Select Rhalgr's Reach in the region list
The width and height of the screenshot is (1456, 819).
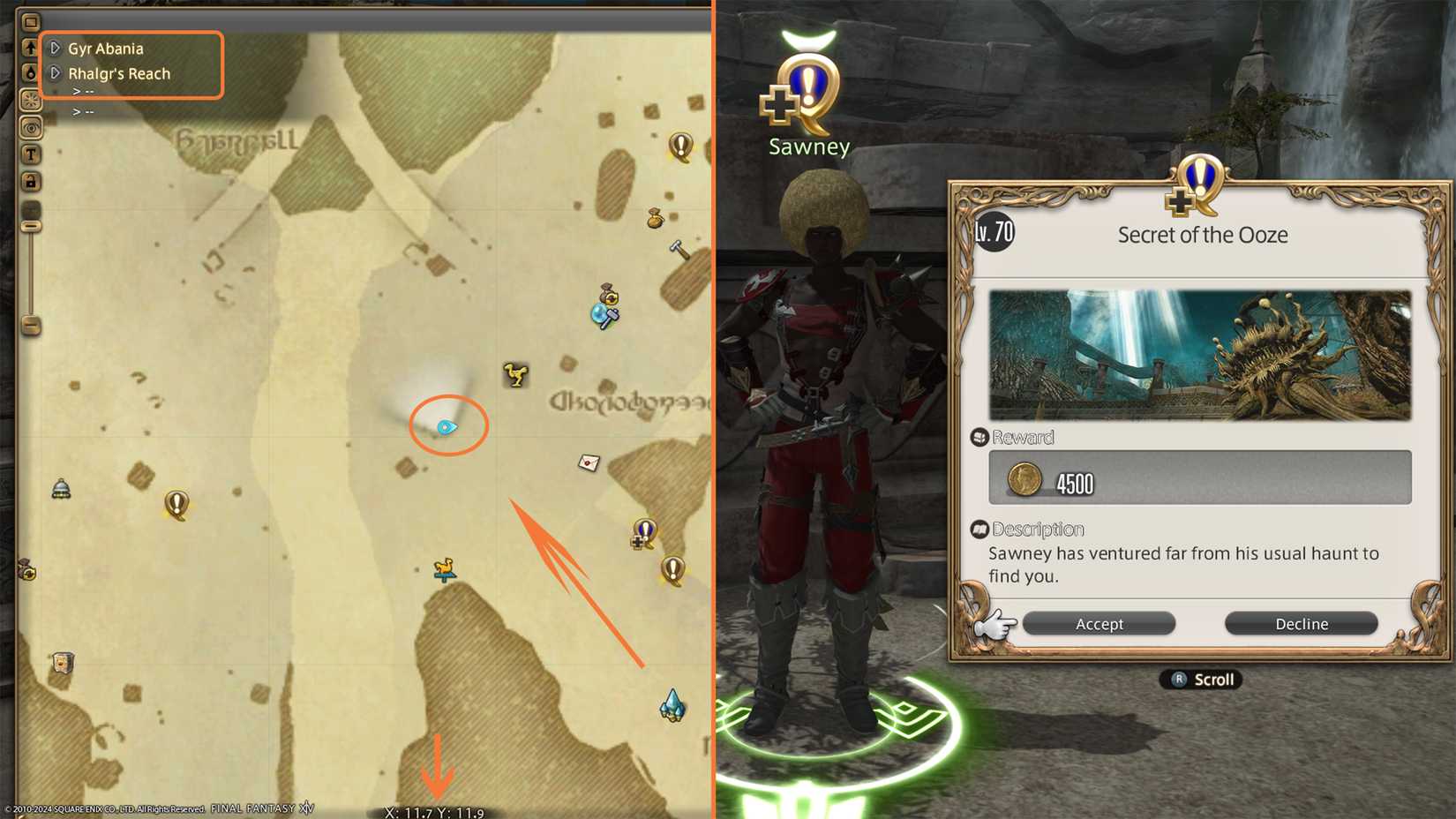click(119, 74)
